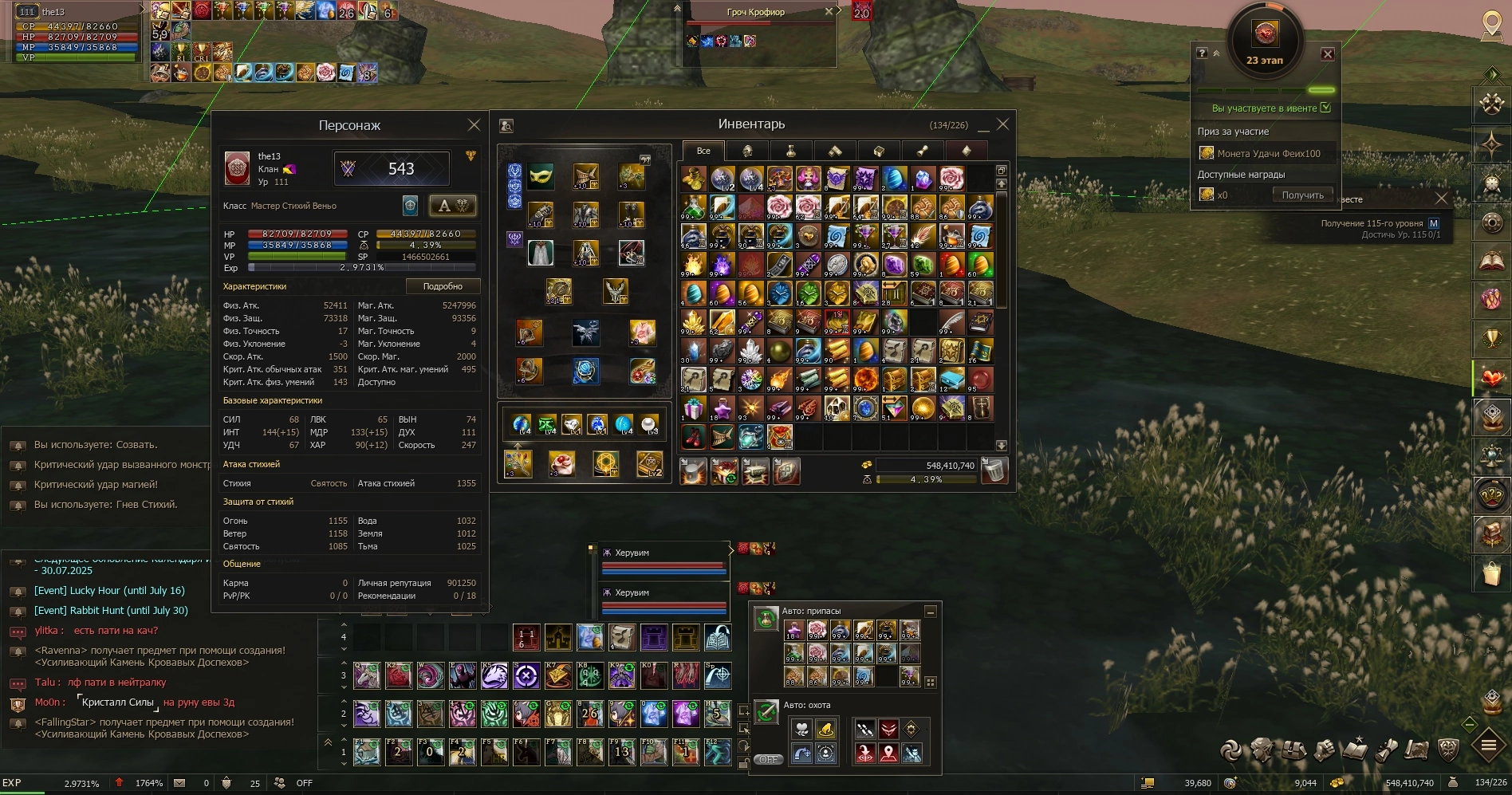This screenshot has width=1512, height=795.
Task: Open the event help question mark
Action: tap(1202, 53)
